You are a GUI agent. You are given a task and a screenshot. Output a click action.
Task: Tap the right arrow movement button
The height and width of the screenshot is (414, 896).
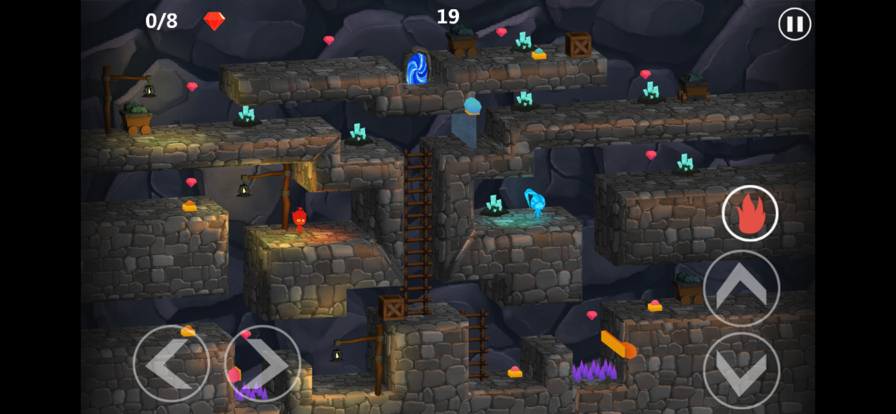click(262, 363)
